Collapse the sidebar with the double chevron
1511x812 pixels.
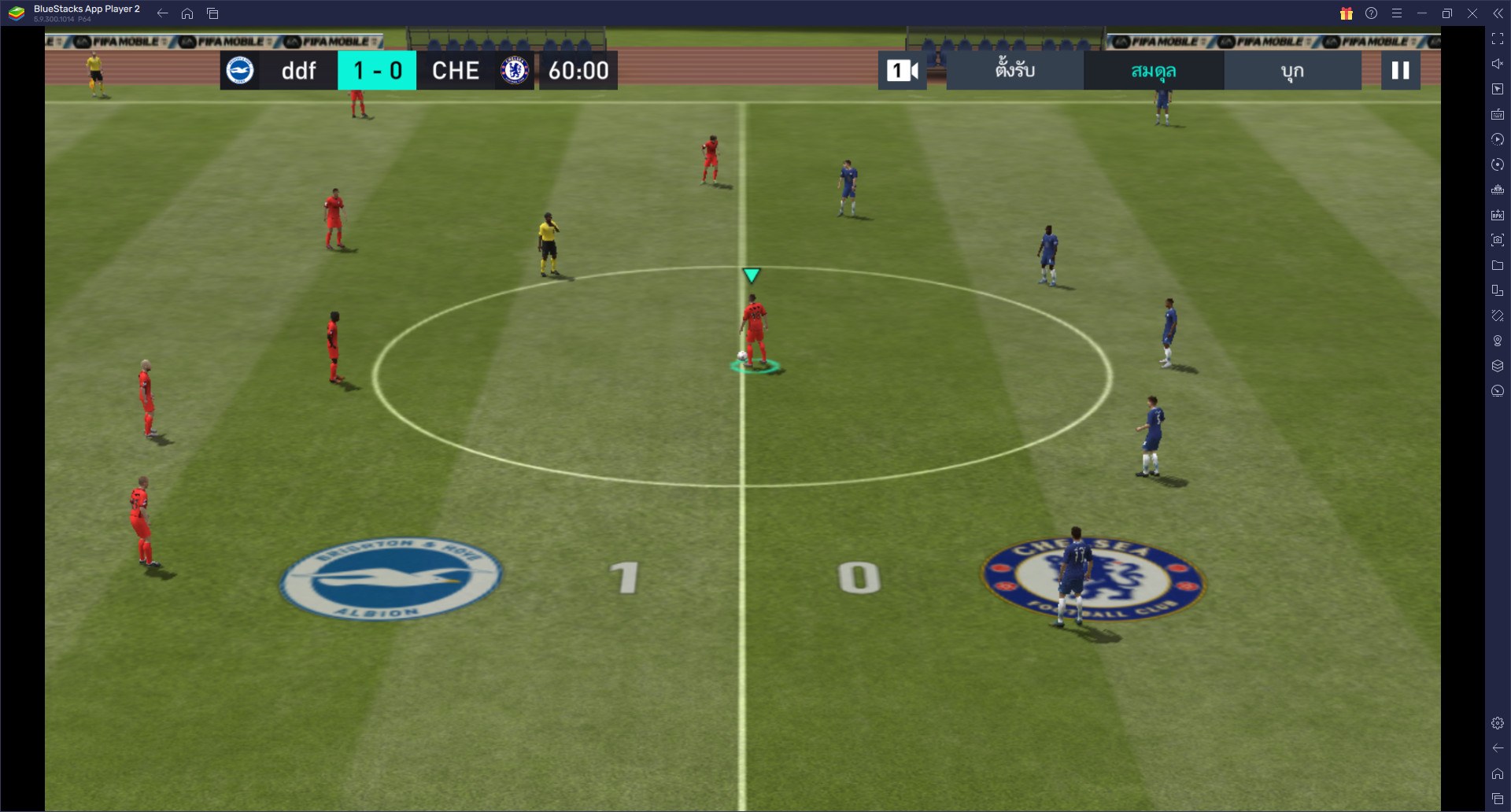coord(1499,13)
